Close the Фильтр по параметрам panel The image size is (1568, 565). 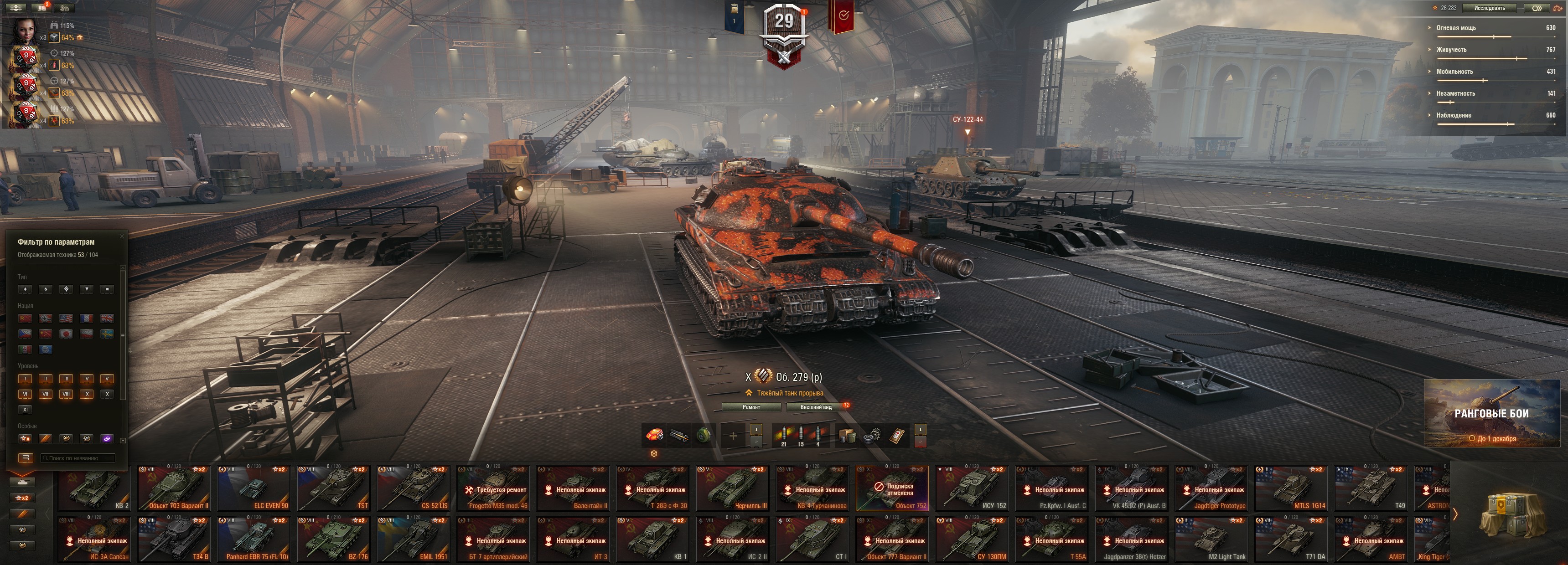pos(122,236)
